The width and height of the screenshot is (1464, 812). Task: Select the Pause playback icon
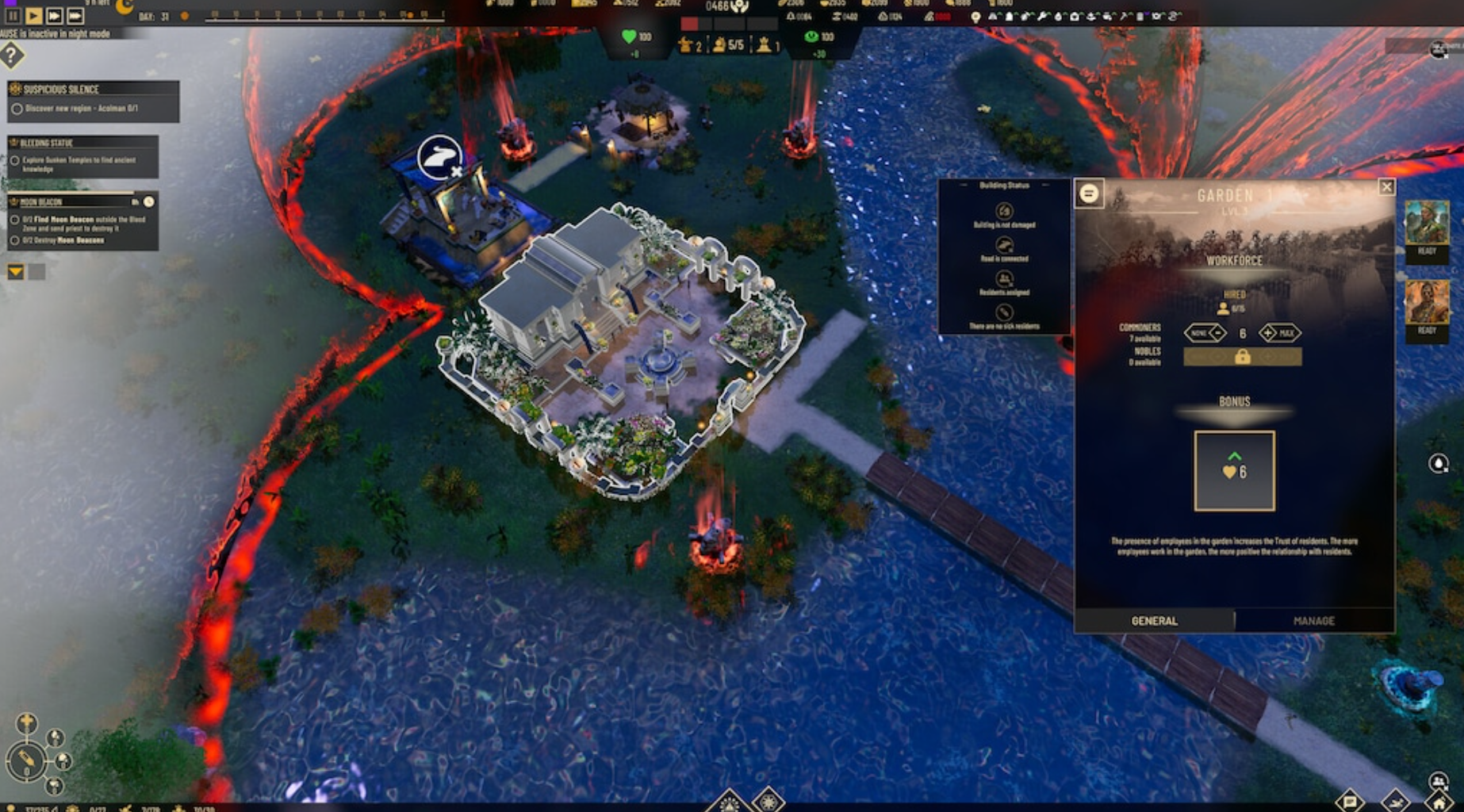click(x=13, y=14)
